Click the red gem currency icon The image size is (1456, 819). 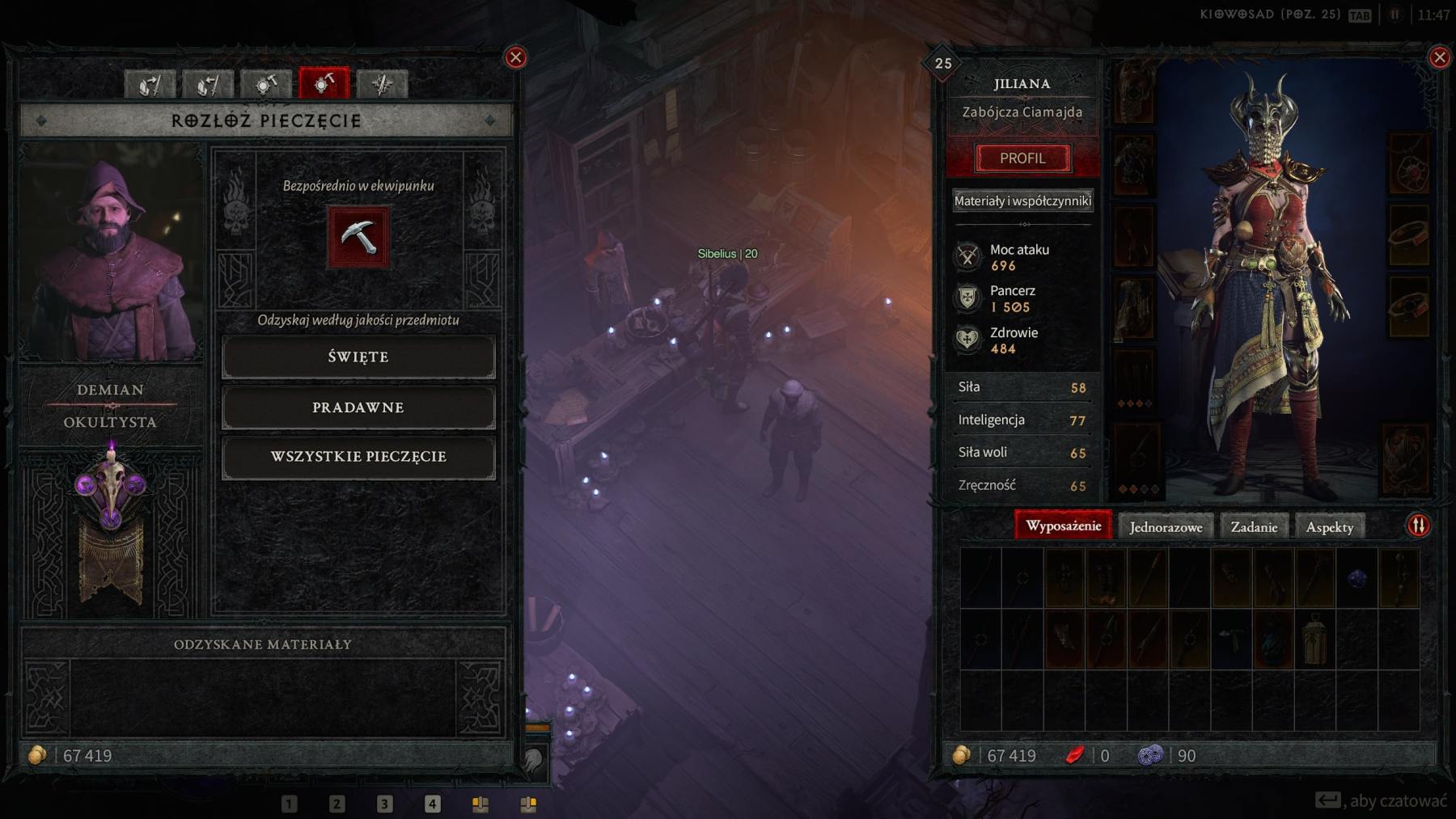point(1073,756)
